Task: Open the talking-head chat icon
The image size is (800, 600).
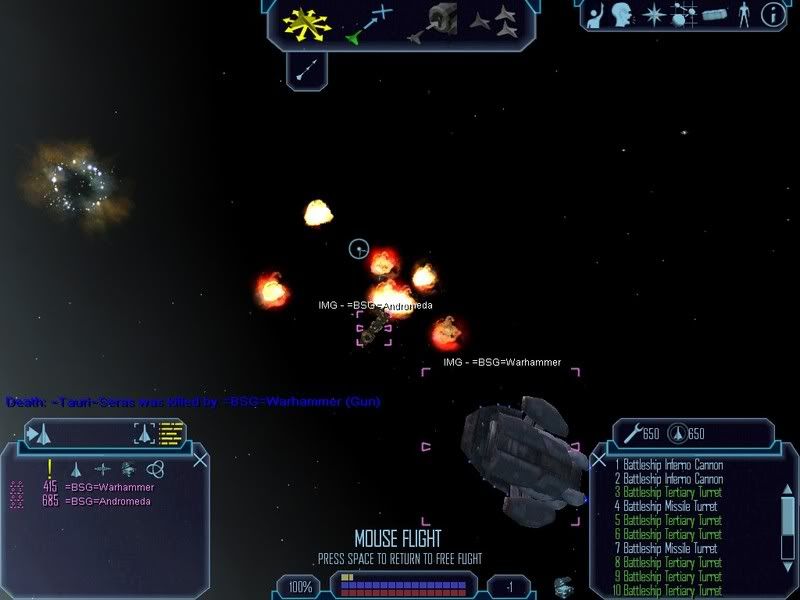Action: 622,15
